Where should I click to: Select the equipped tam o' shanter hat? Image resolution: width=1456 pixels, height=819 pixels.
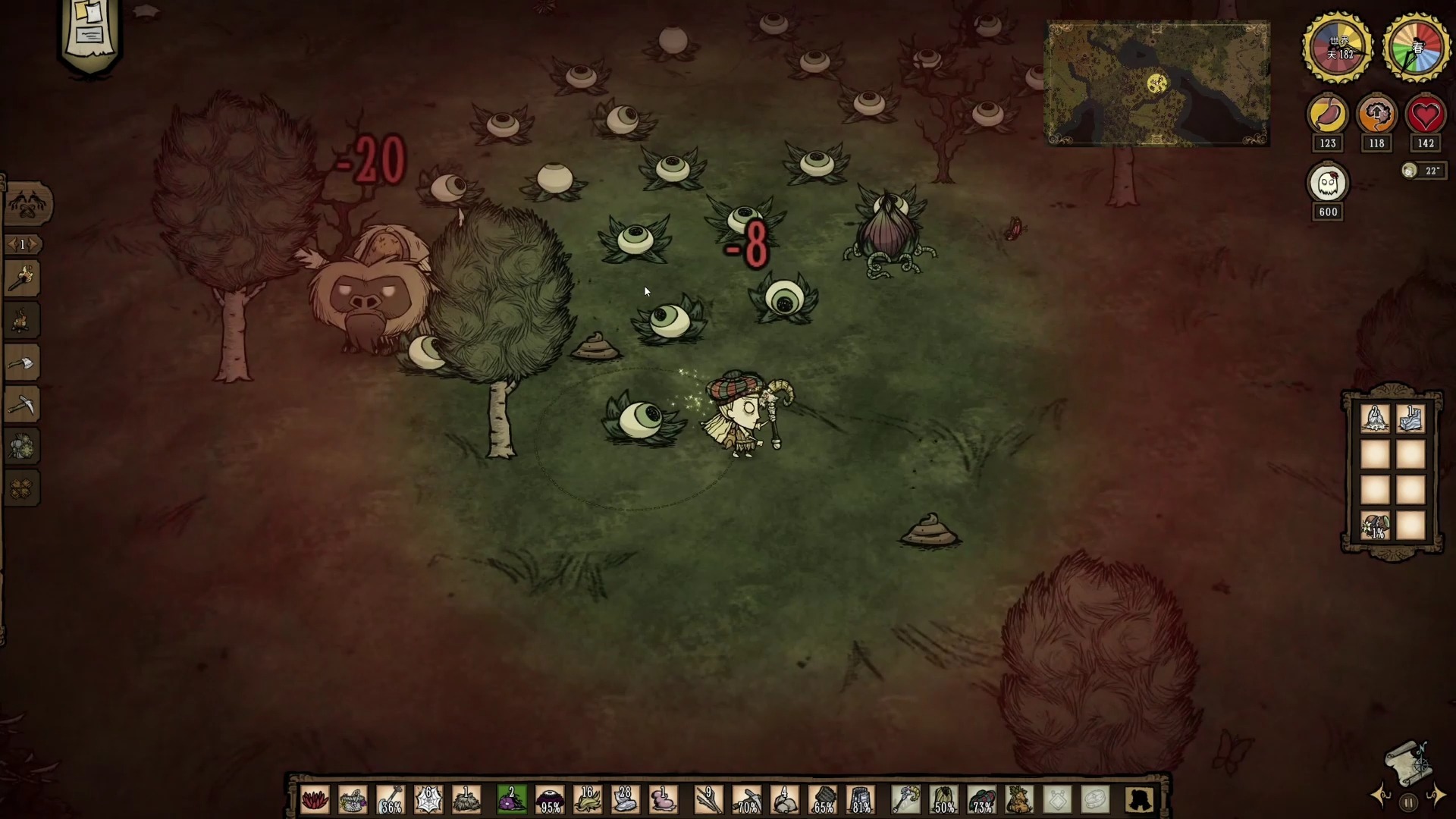[x=981, y=800]
